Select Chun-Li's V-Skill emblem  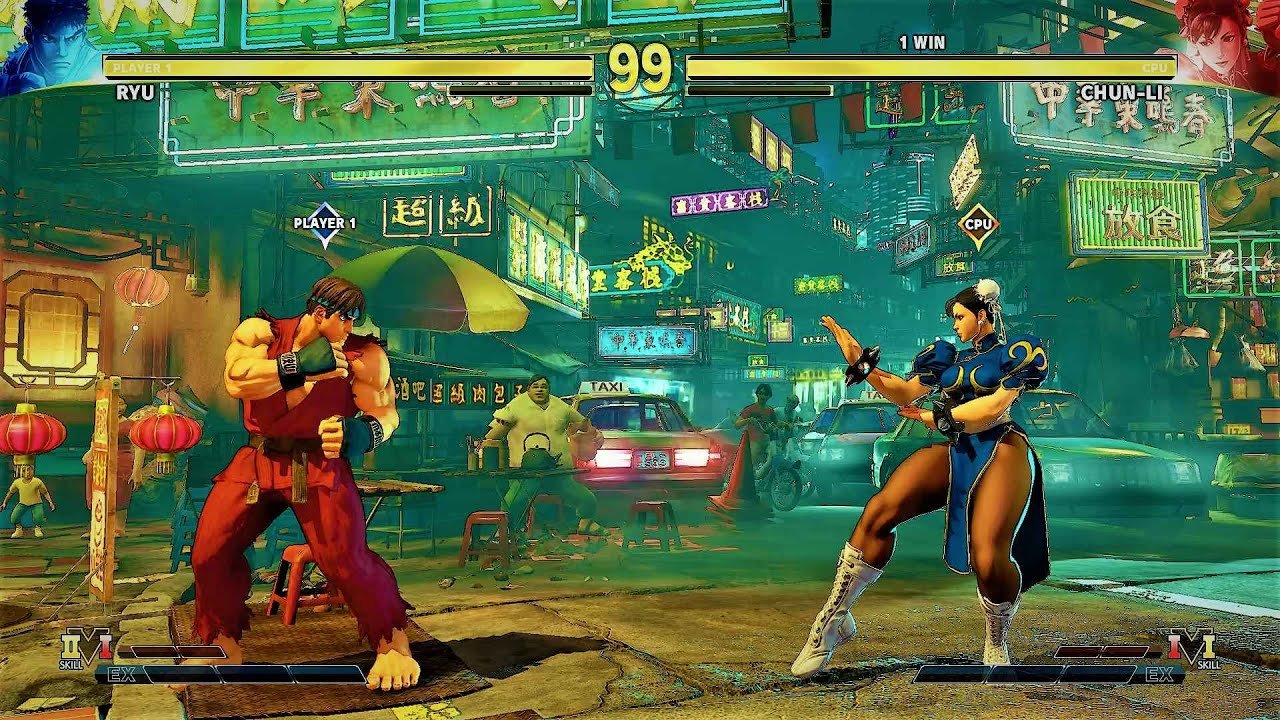(1192, 647)
